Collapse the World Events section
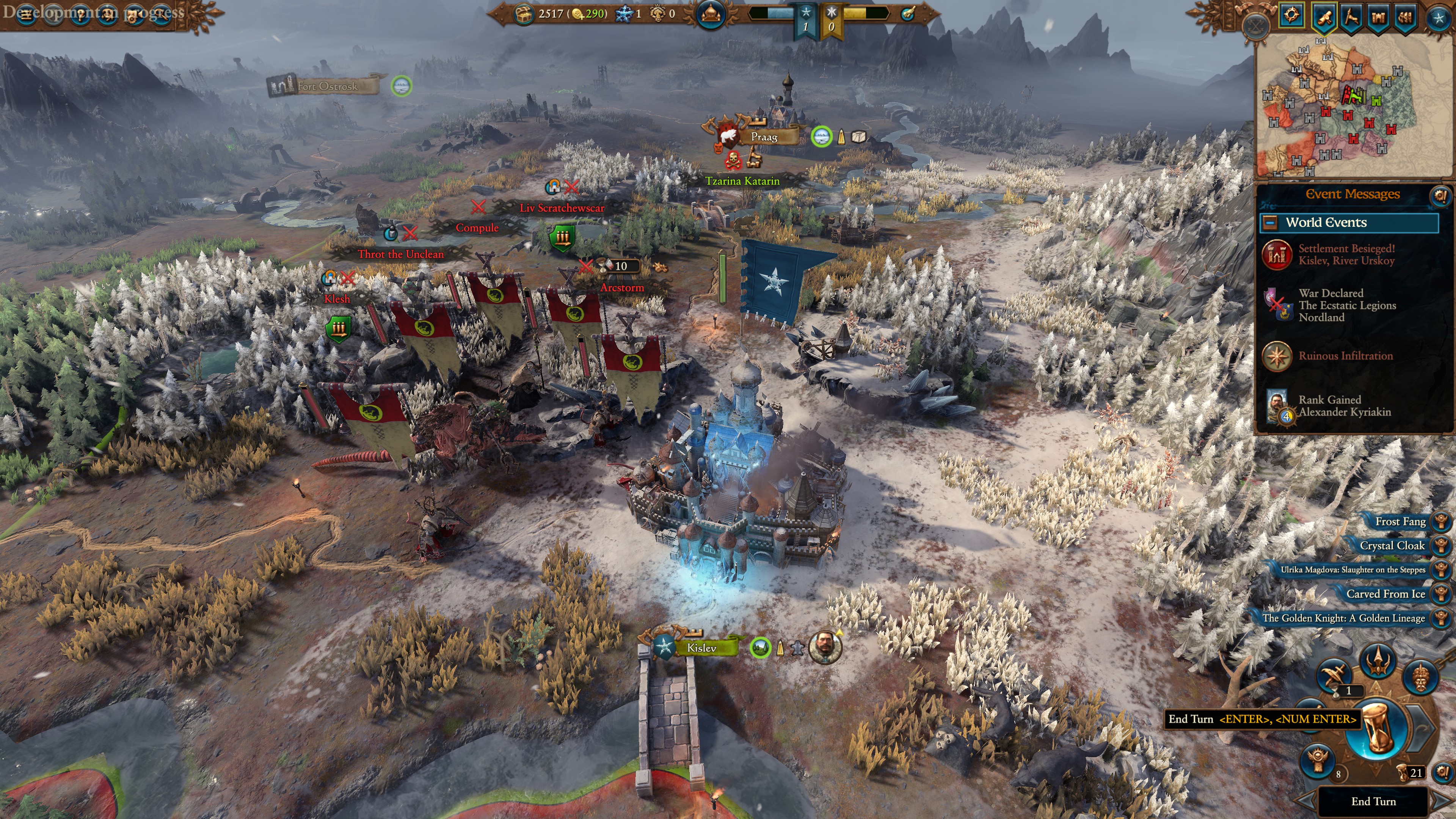The image size is (1456, 819). 1270,223
